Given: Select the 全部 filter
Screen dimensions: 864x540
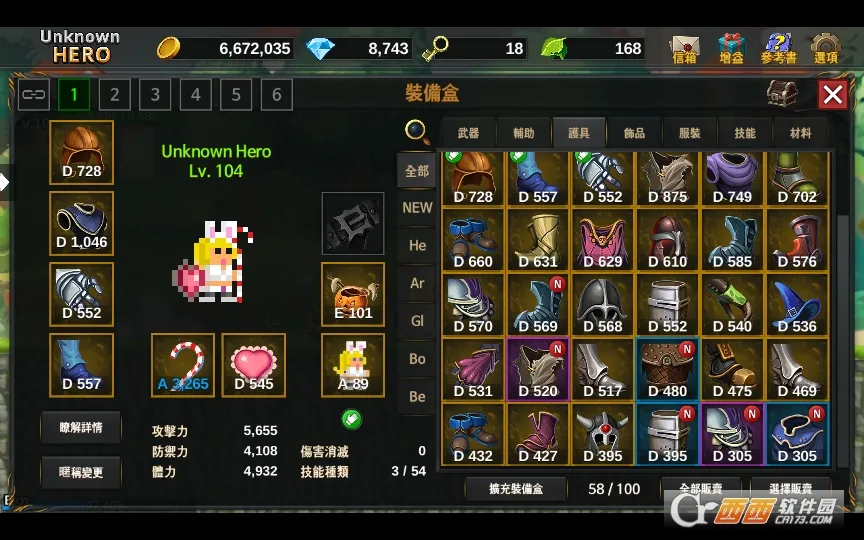Looking at the screenshot, I should pos(417,171).
